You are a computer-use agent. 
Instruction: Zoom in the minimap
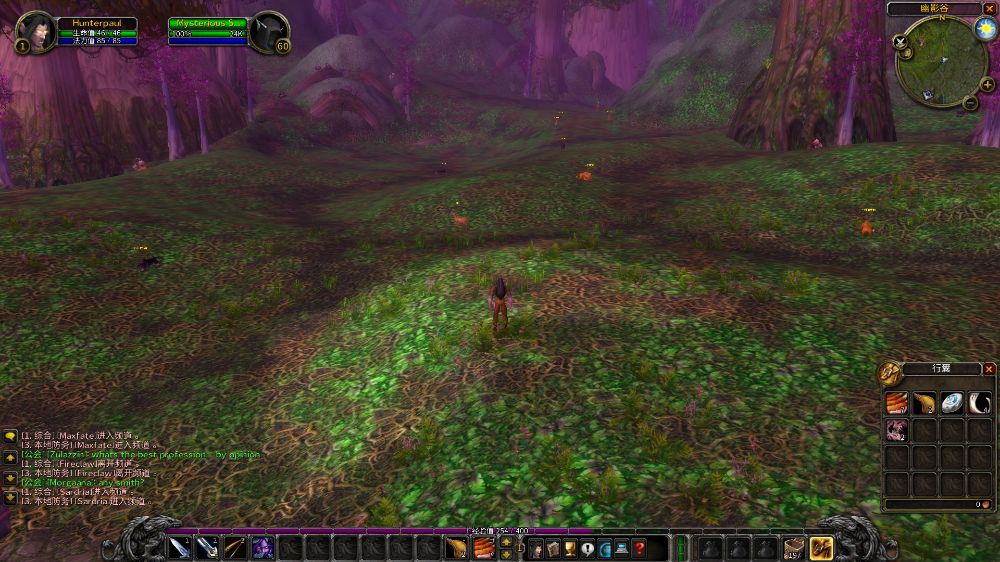tap(985, 85)
